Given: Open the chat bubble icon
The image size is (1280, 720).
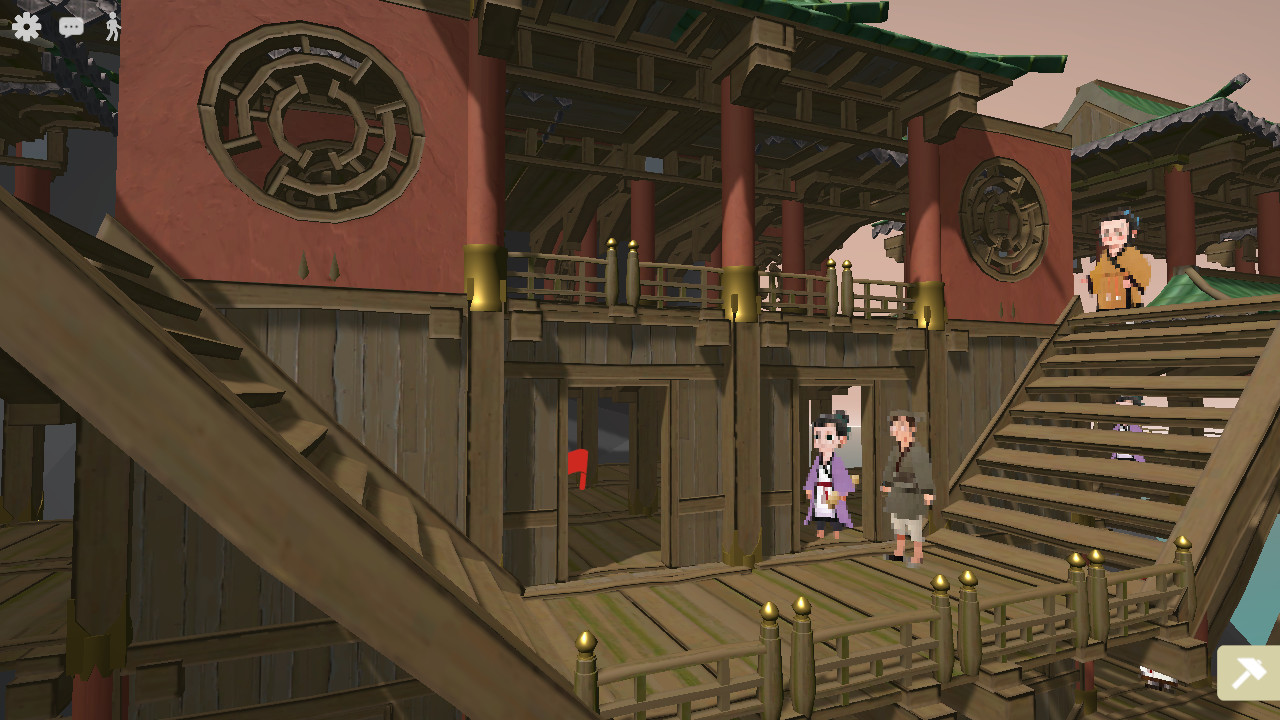Looking at the screenshot, I should click(70, 27).
